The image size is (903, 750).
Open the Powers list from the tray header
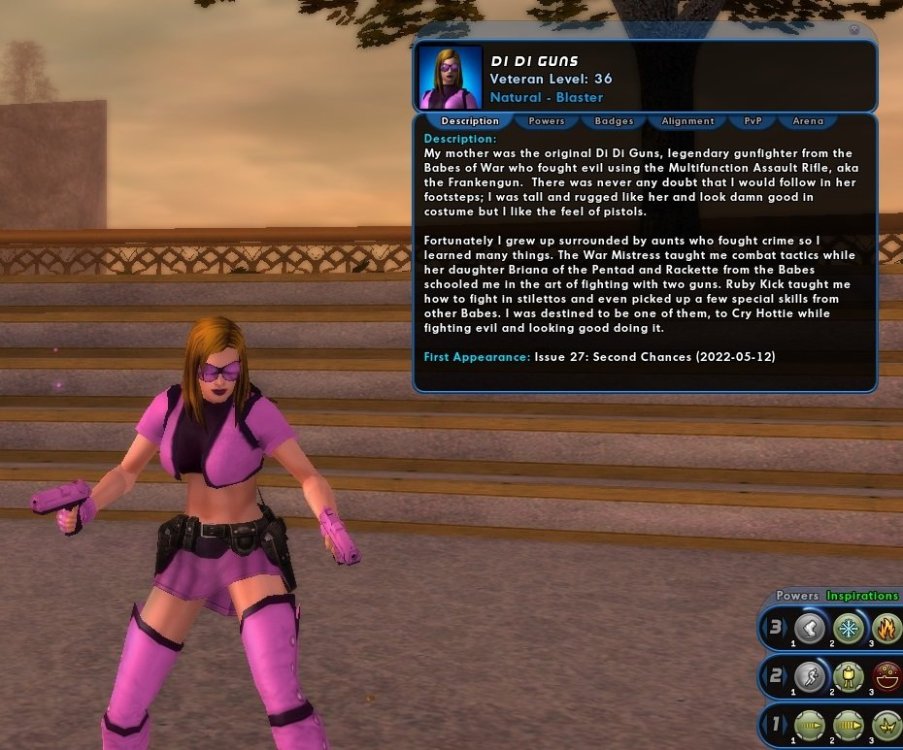(797, 596)
